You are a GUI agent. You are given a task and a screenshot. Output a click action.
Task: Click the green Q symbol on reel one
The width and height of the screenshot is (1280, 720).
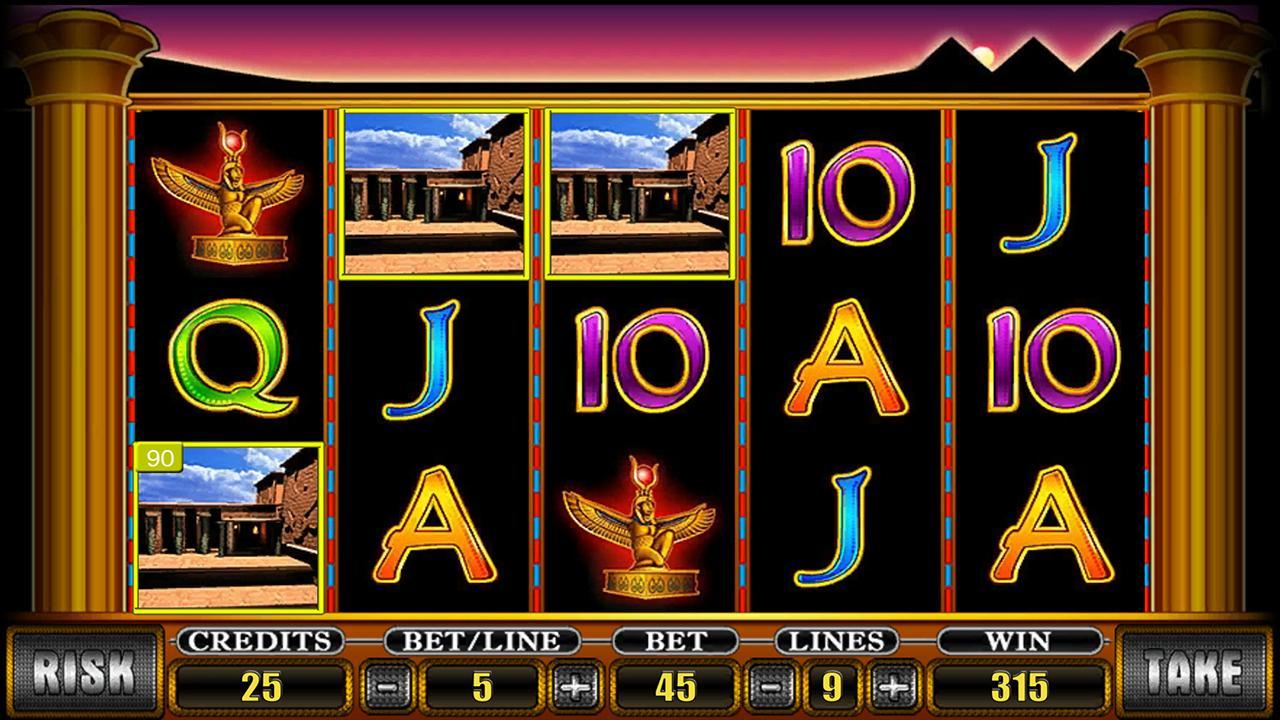(228, 360)
